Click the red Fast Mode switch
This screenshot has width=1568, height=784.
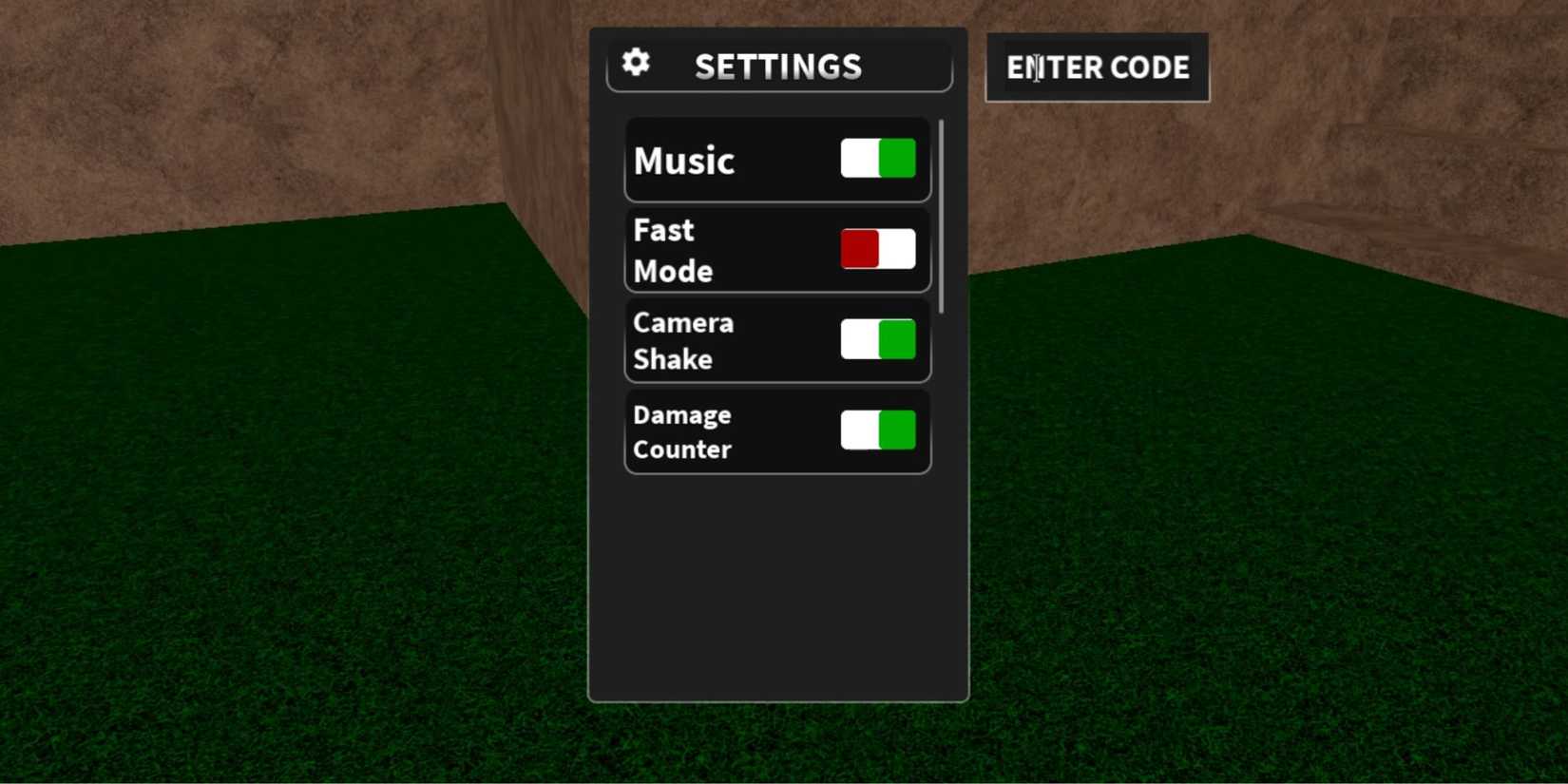pyautogui.click(x=875, y=248)
